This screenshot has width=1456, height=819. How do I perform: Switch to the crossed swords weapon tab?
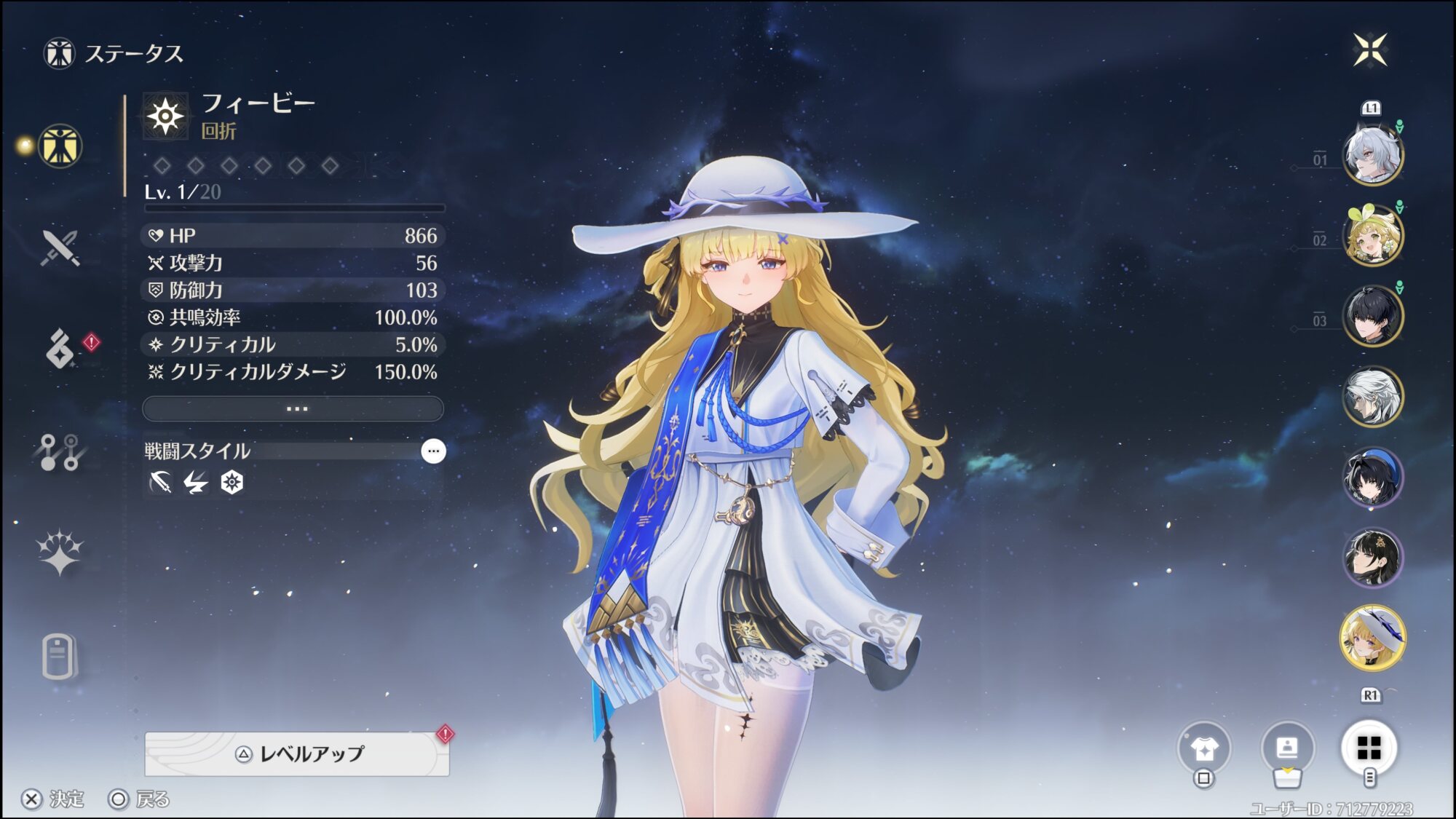pos(60,248)
